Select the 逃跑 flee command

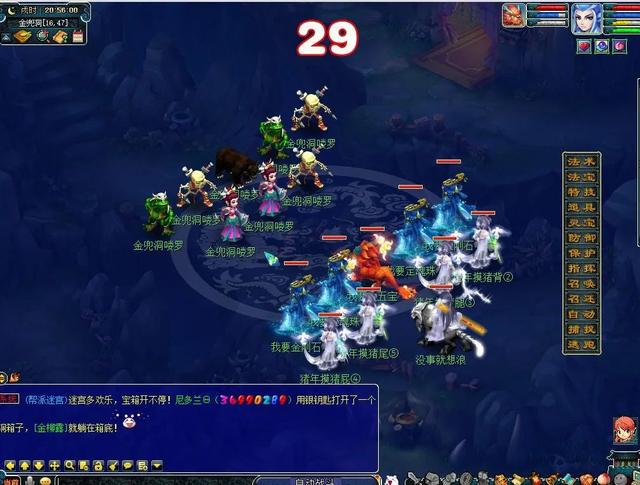(x=581, y=344)
